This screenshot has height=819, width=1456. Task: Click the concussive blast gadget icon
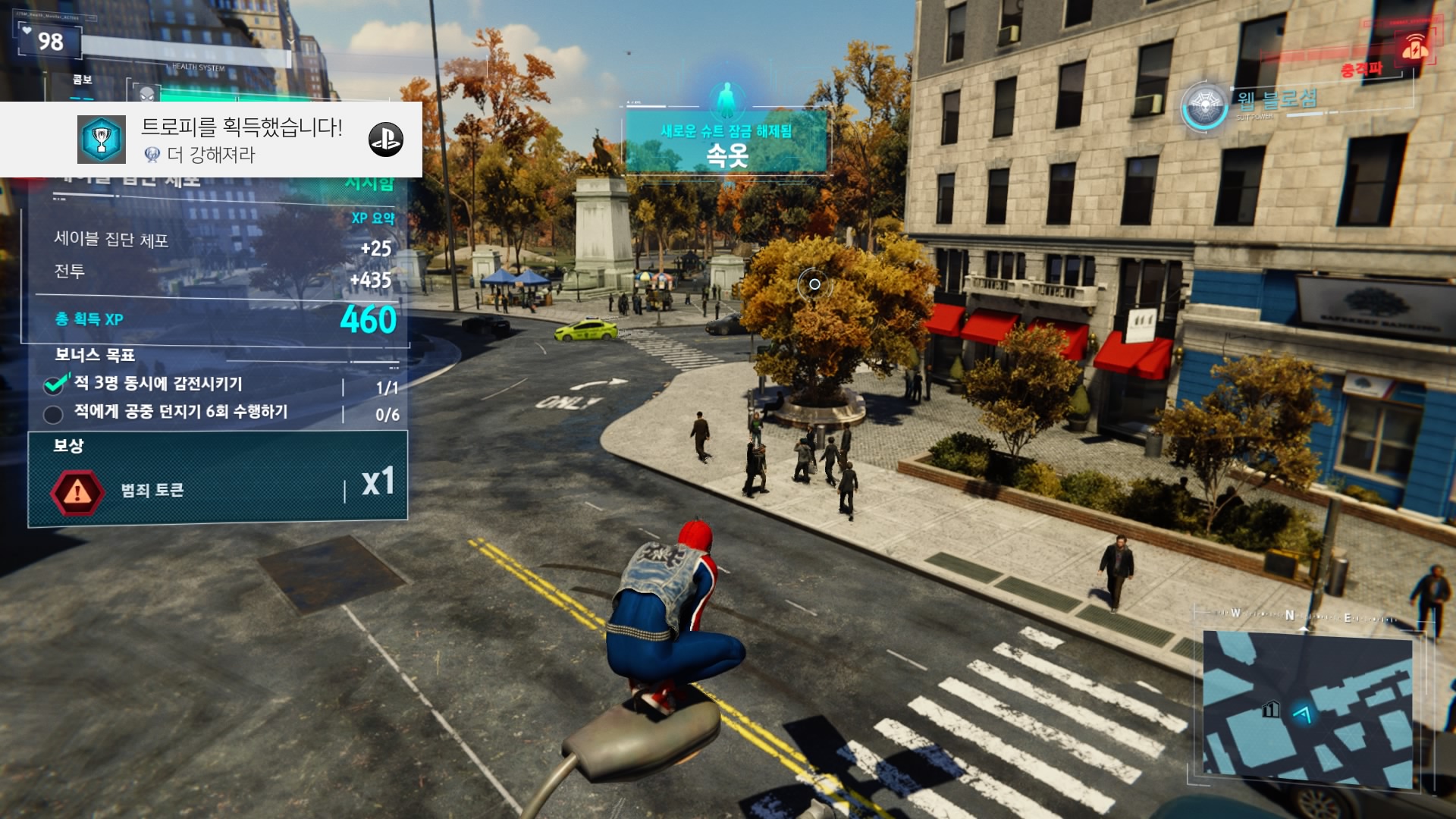[1415, 49]
